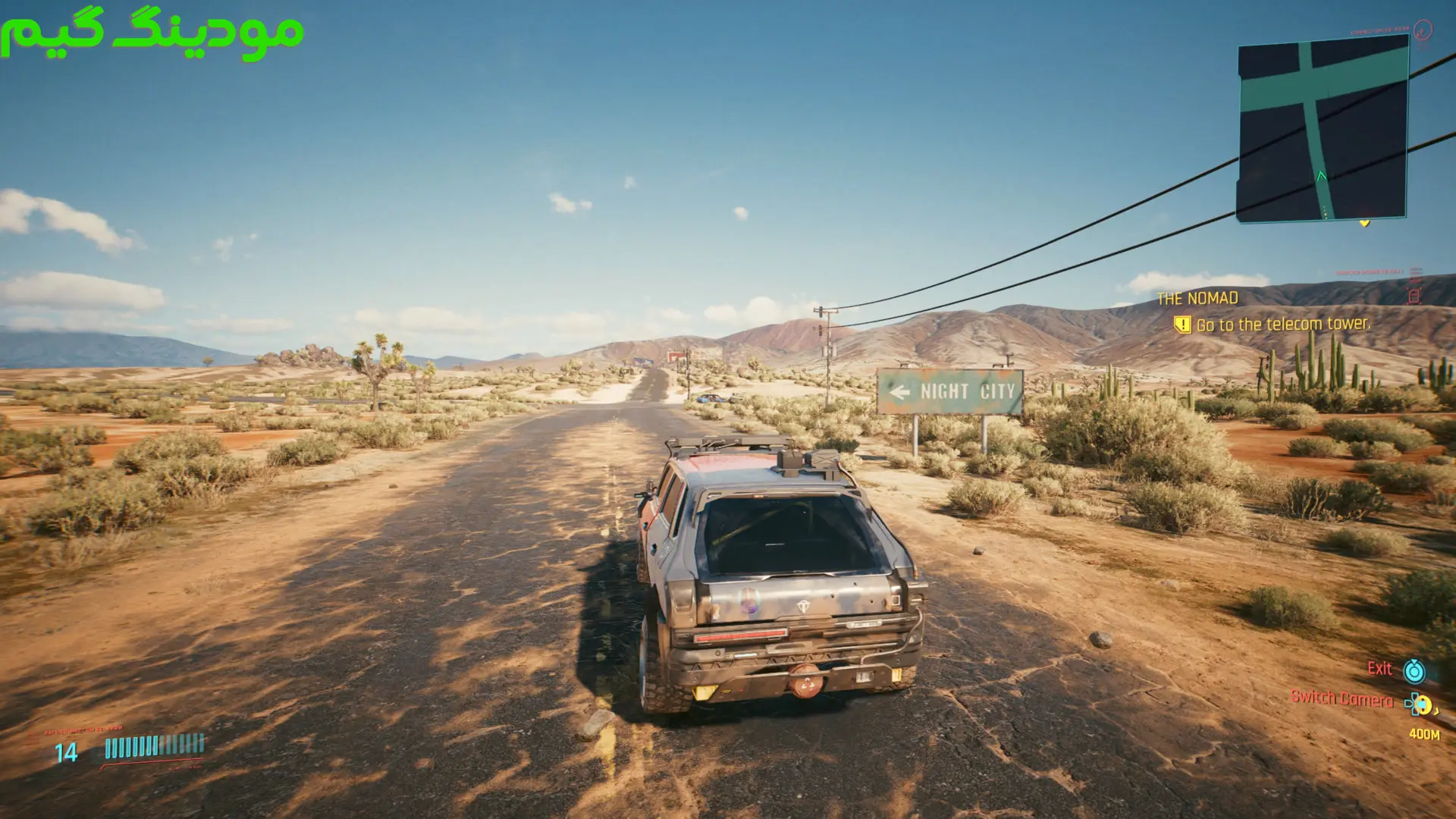The height and width of the screenshot is (819, 1456).
Task: Choose the Exit vehicle prompt label
Action: click(x=1379, y=669)
